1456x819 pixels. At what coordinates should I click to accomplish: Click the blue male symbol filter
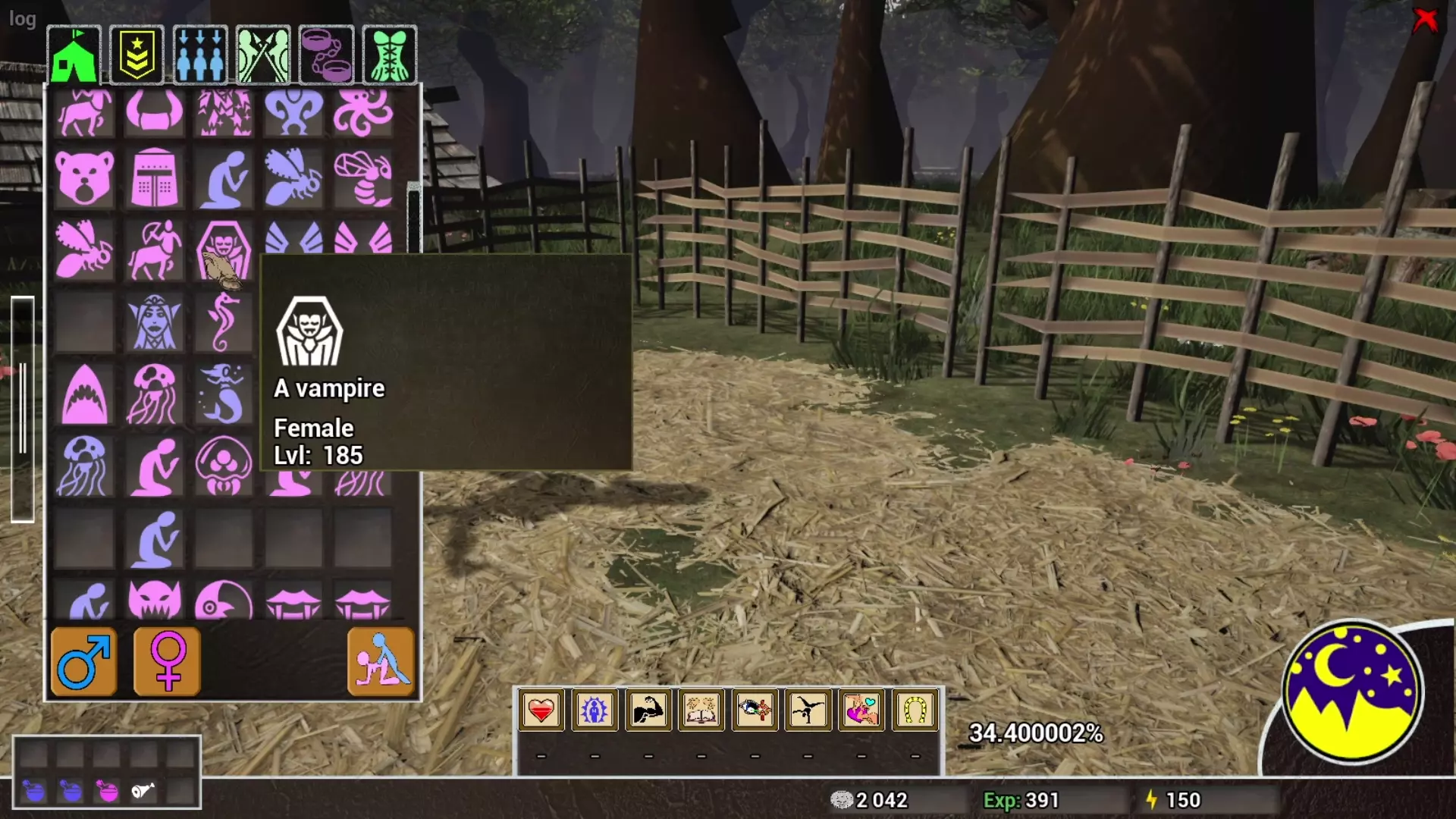pyautogui.click(x=84, y=661)
